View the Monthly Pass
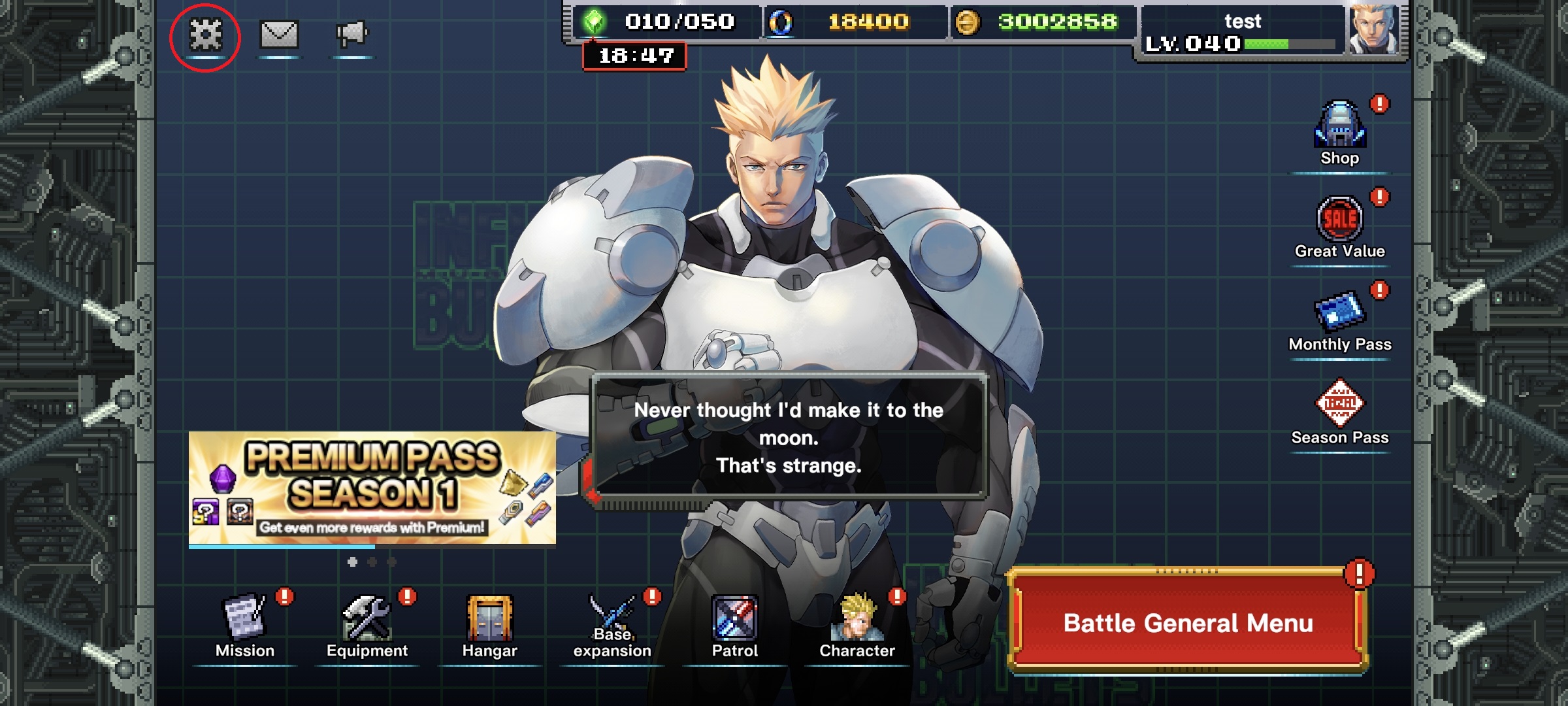Image resolution: width=1568 pixels, height=706 pixels. (1339, 320)
